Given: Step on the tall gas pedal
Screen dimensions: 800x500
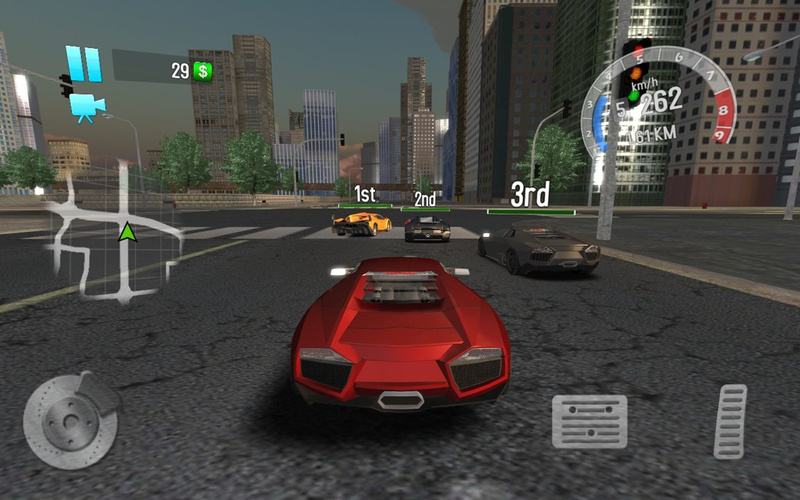Looking at the screenshot, I should [730, 421].
